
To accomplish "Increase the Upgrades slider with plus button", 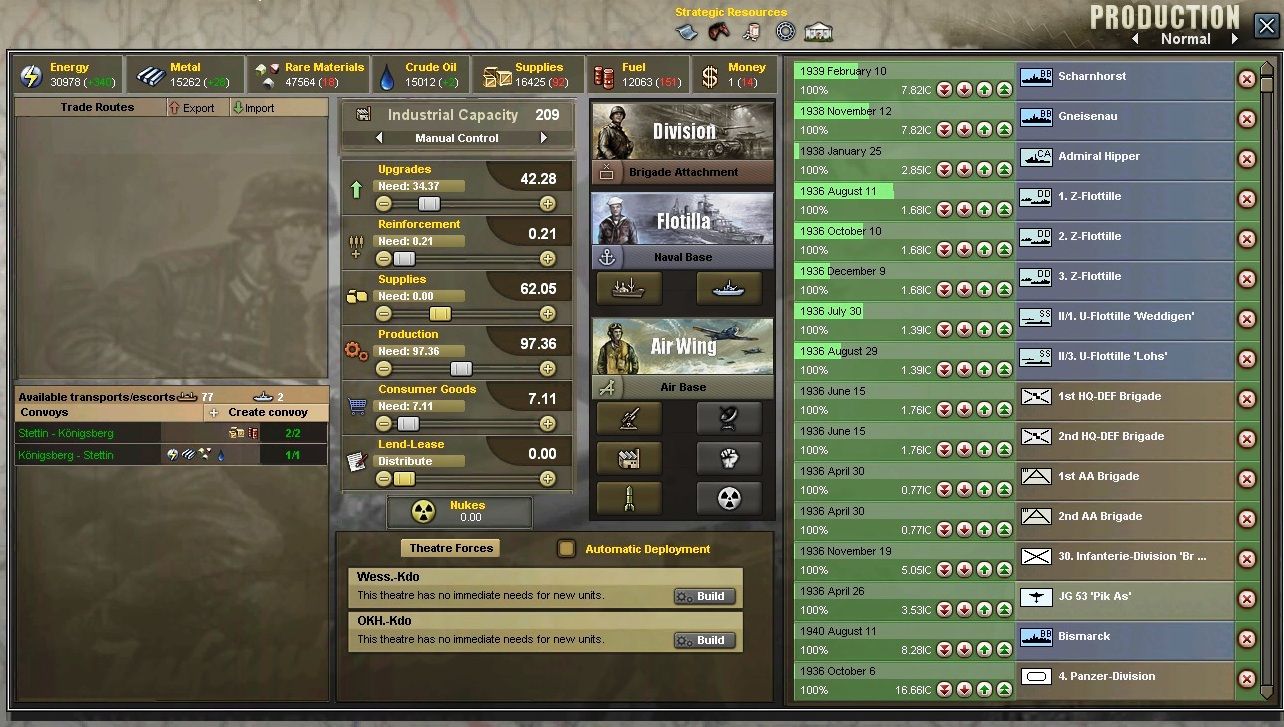I will click(x=547, y=204).
